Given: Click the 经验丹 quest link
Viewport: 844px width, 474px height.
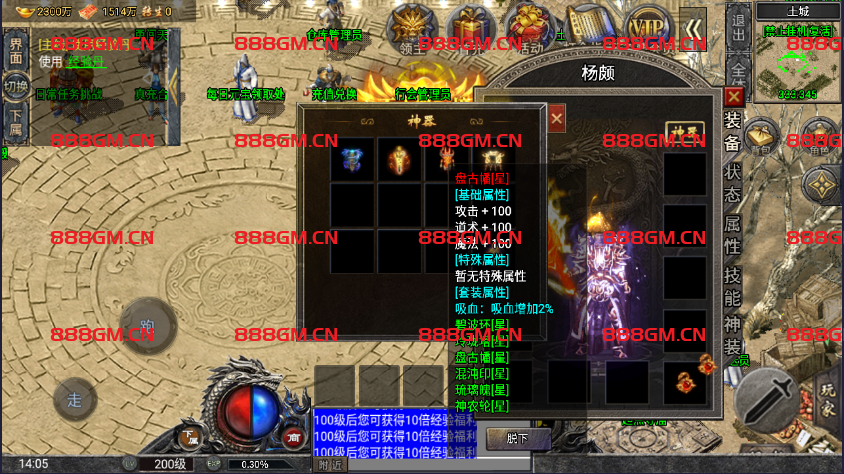Looking at the screenshot, I should click(x=86, y=61).
